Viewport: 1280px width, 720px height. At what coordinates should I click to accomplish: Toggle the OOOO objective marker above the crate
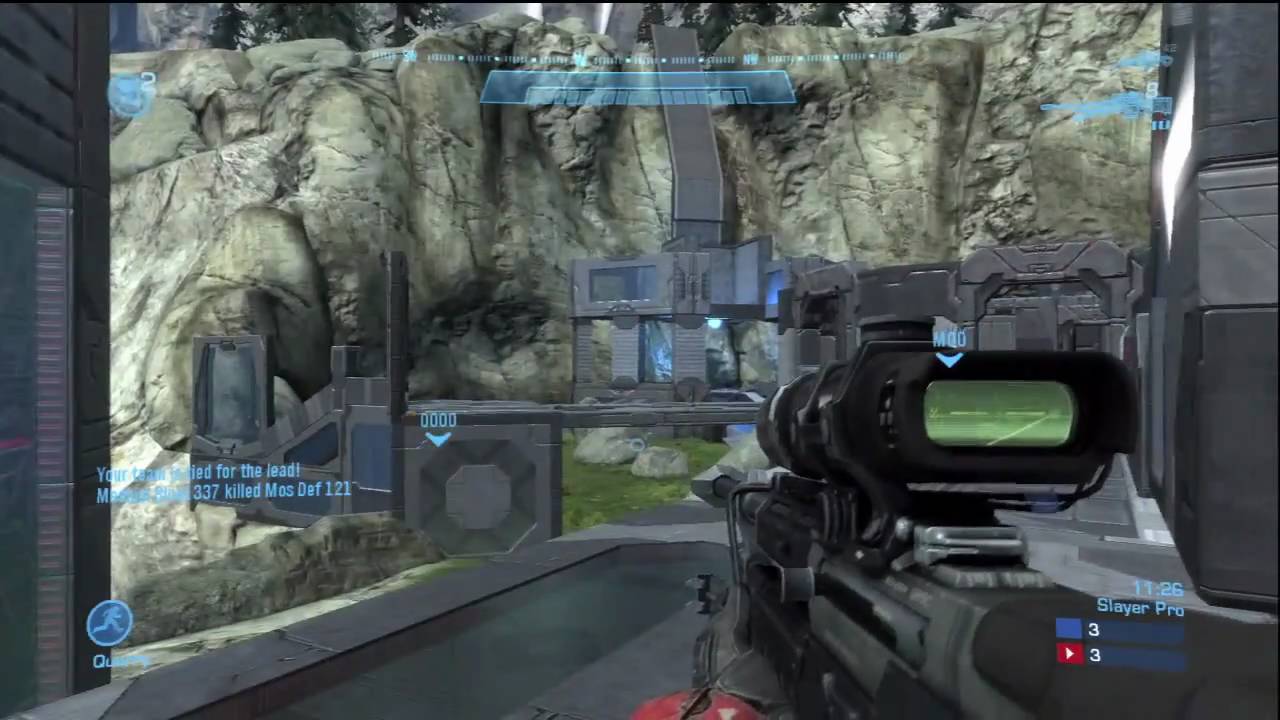pyautogui.click(x=438, y=421)
